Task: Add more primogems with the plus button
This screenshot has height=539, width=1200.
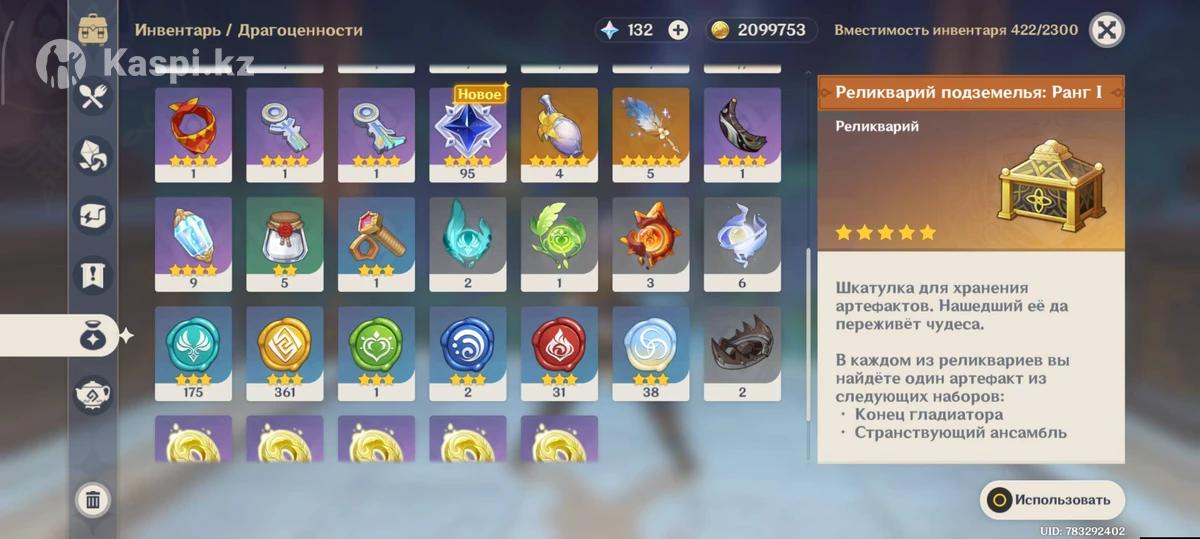Action: [x=678, y=30]
